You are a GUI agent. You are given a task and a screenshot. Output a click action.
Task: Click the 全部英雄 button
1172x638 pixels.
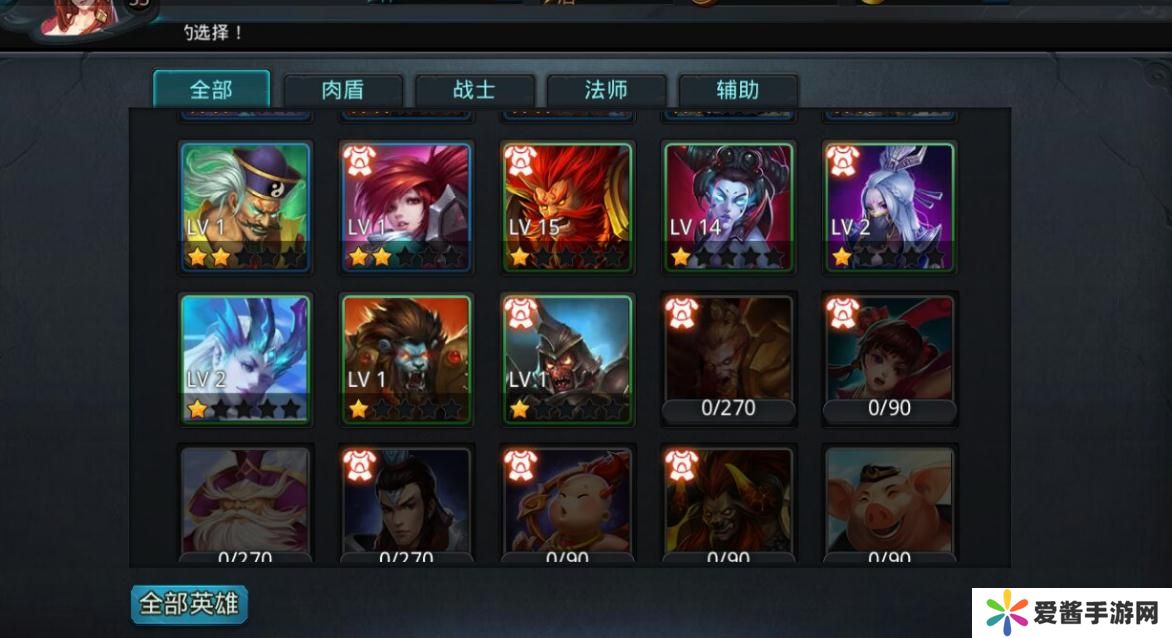pyautogui.click(x=189, y=604)
